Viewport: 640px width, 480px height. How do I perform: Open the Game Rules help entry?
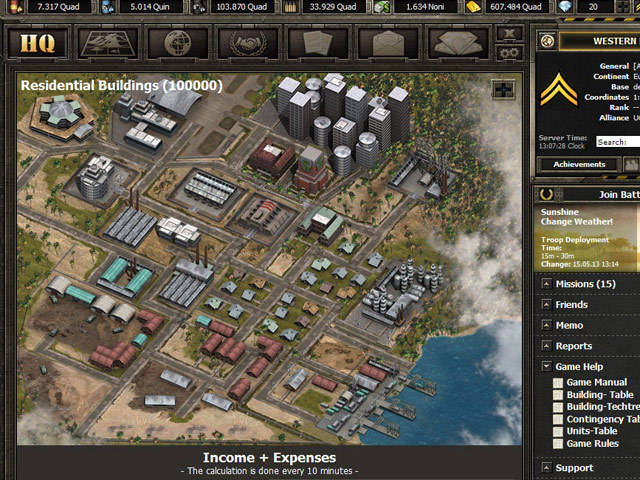592,443
